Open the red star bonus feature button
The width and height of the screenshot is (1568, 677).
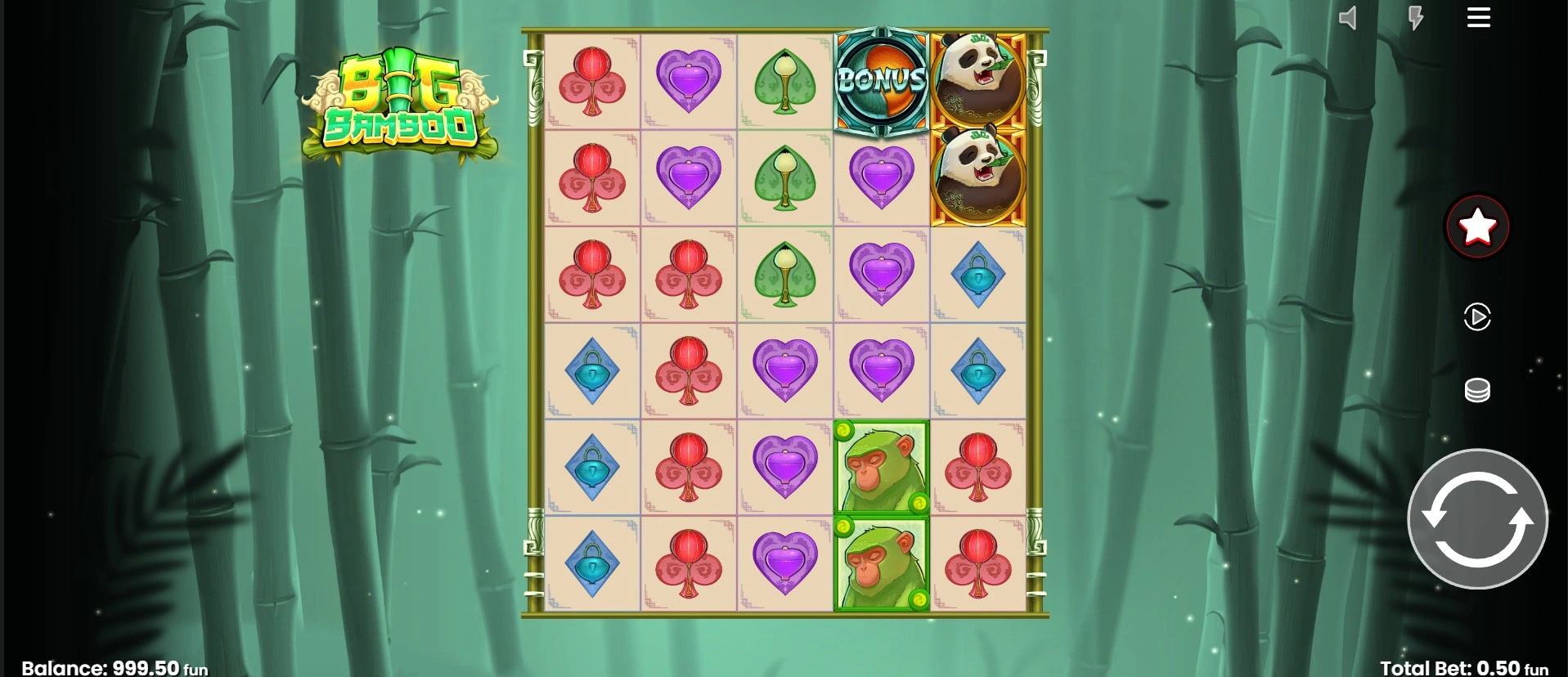click(x=1477, y=226)
